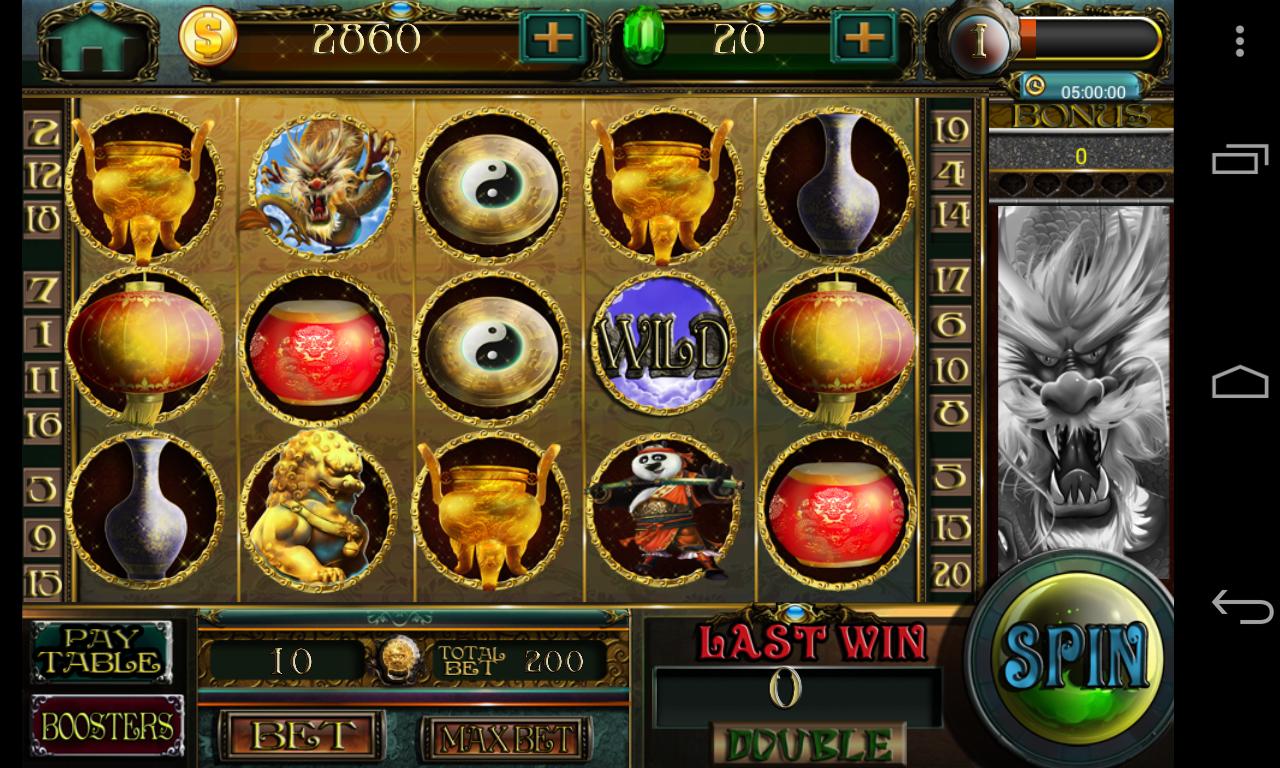1280x768 pixels.
Task: Click the BONUS banner above the meter
Action: (x=1080, y=117)
